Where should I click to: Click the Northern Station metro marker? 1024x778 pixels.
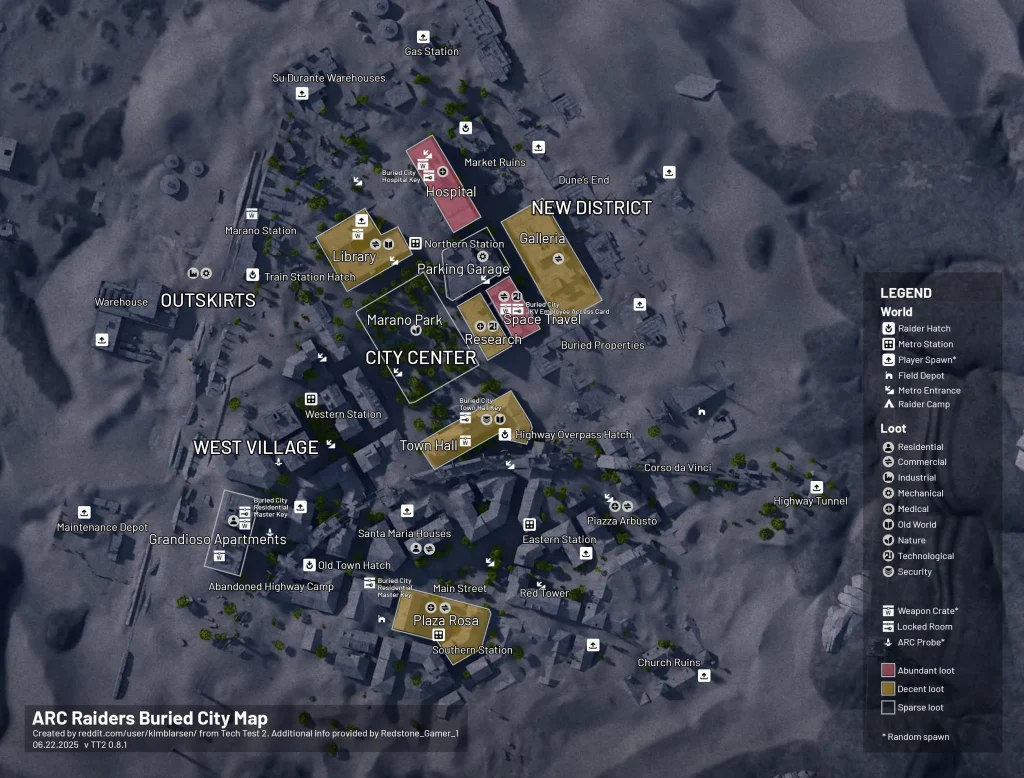click(415, 243)
